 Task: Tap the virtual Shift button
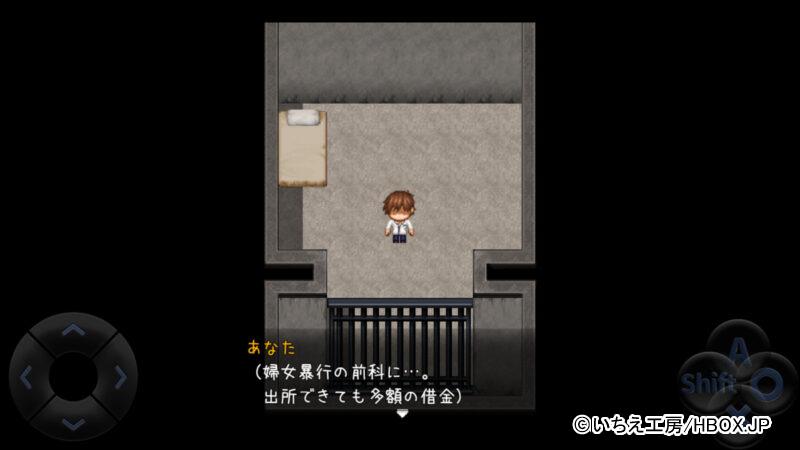pyautogui.click(x=699, y=383)
